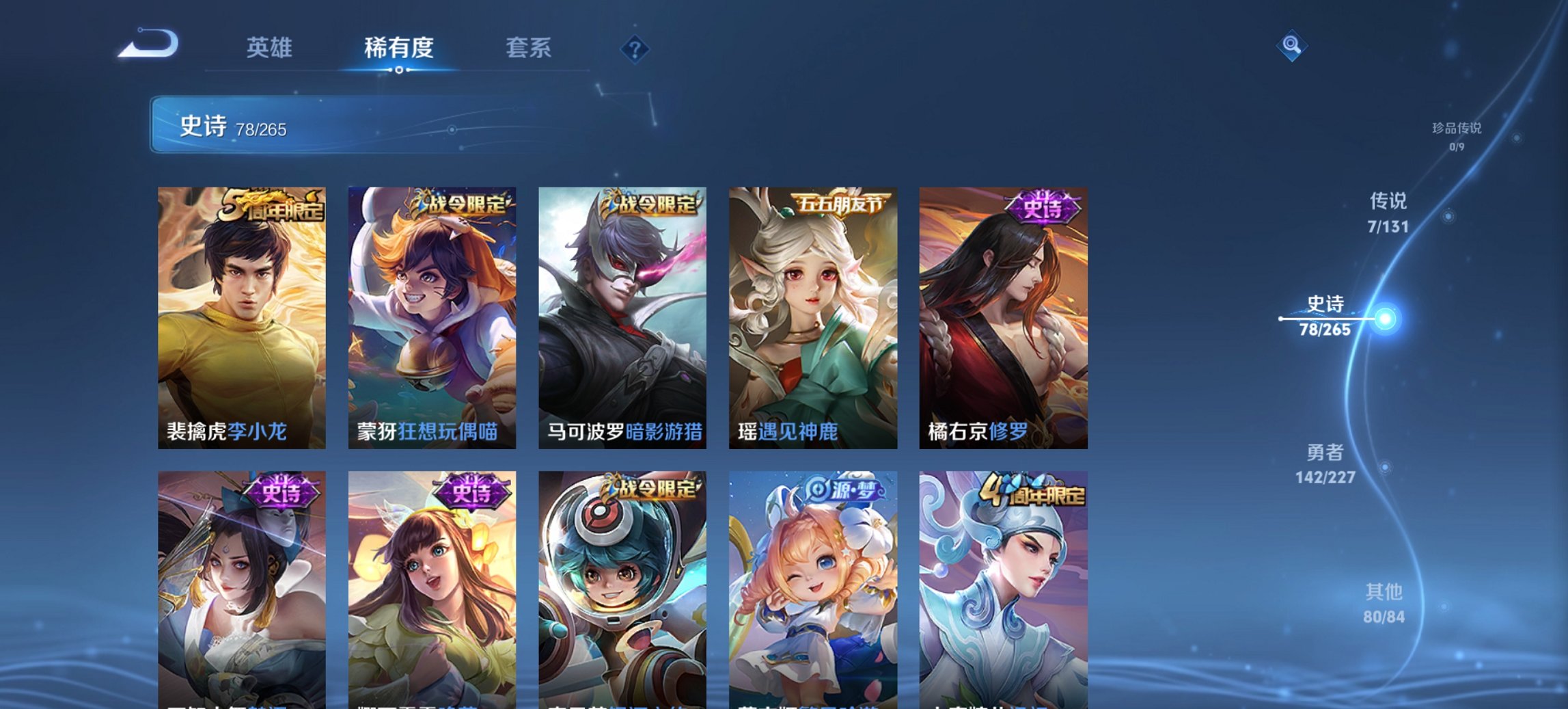
Task: Open the search magnifier at top right
Action: click(x=1291, y=46)
